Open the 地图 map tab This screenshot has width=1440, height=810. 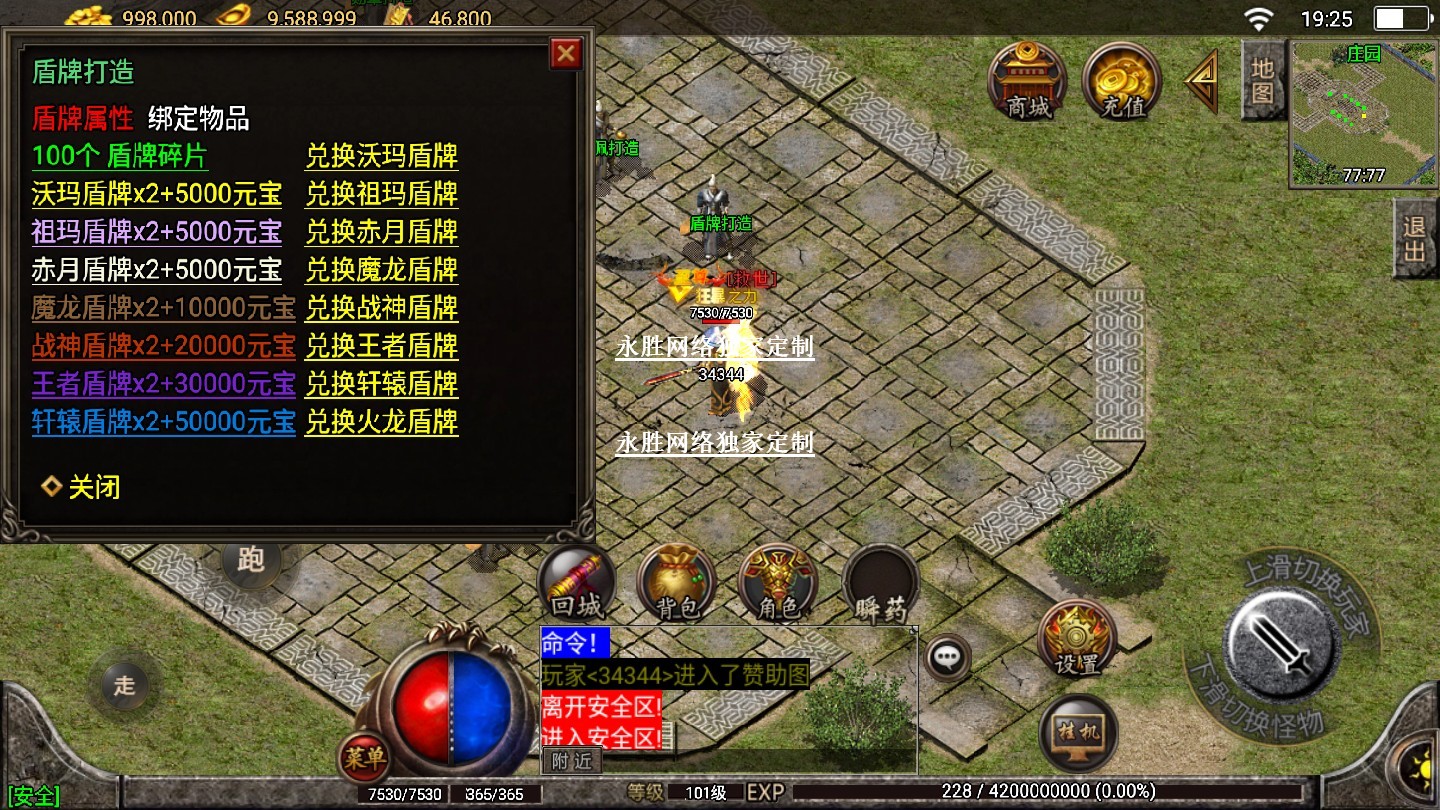coord(1262,80)
